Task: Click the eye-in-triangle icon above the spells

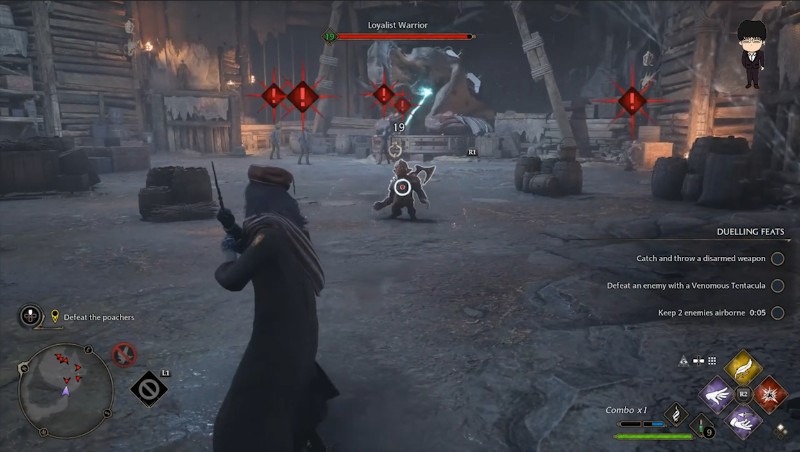Action: click(x=684, y=360)
